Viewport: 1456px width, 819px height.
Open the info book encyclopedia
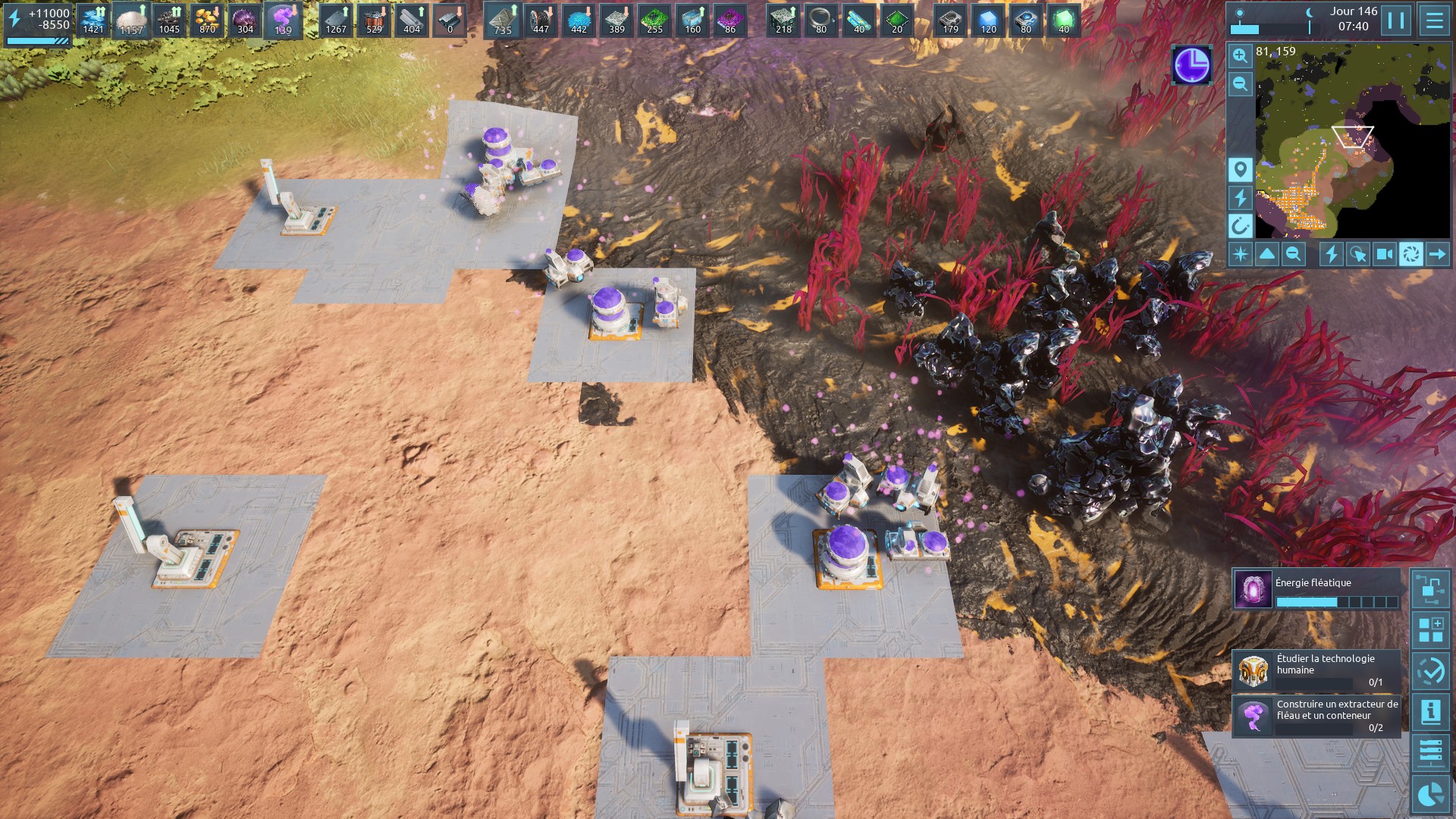[1430, 711]
